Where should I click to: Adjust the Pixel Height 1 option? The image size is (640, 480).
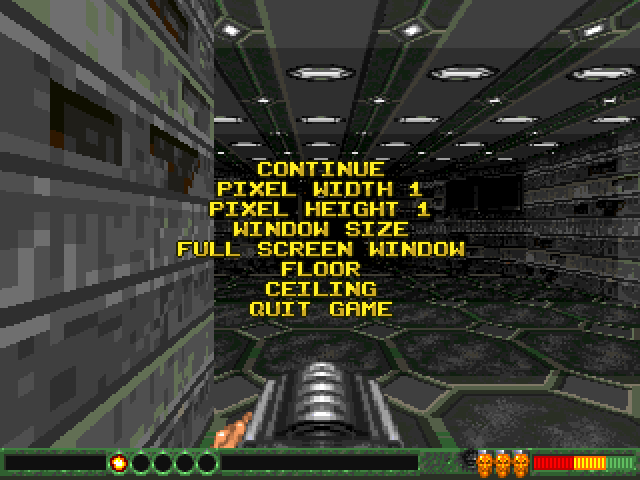point(320,209)
